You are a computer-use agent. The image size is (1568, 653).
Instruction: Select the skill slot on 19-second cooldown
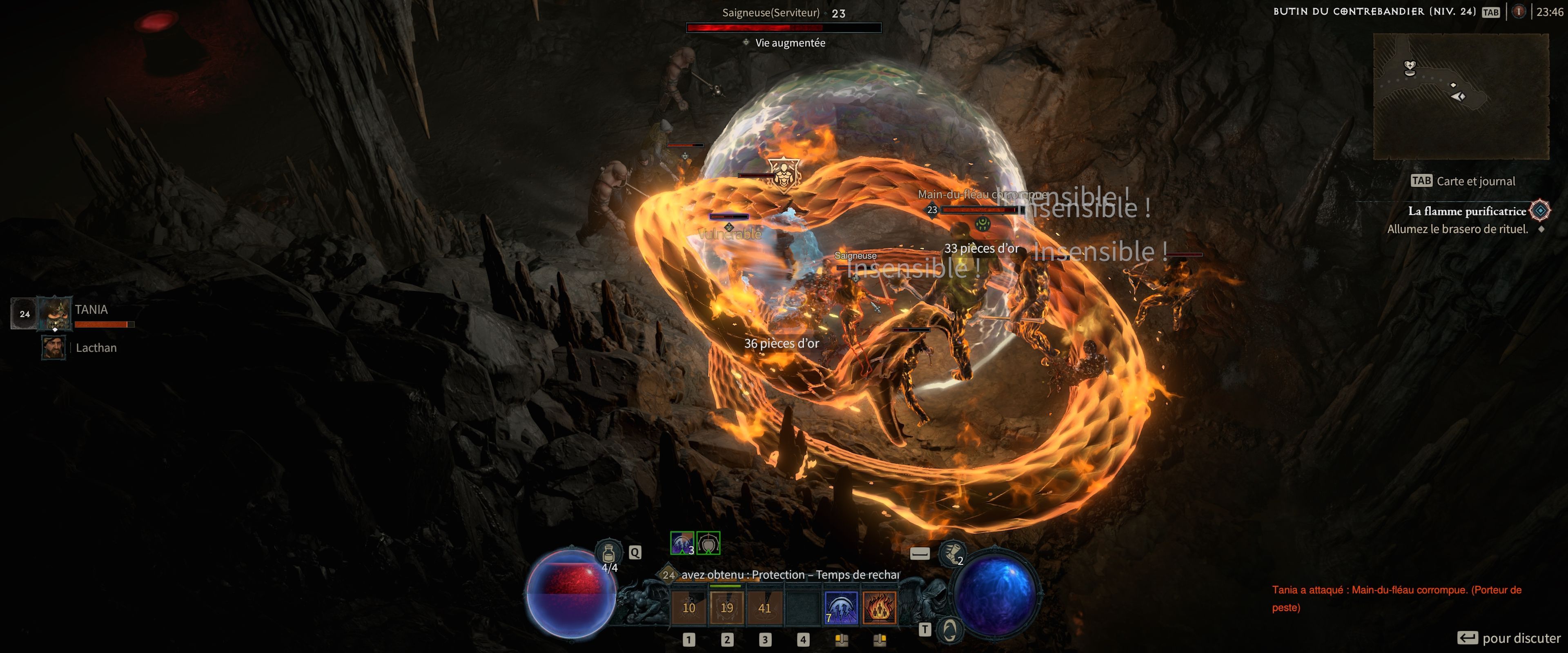click(x=727, y=607)
